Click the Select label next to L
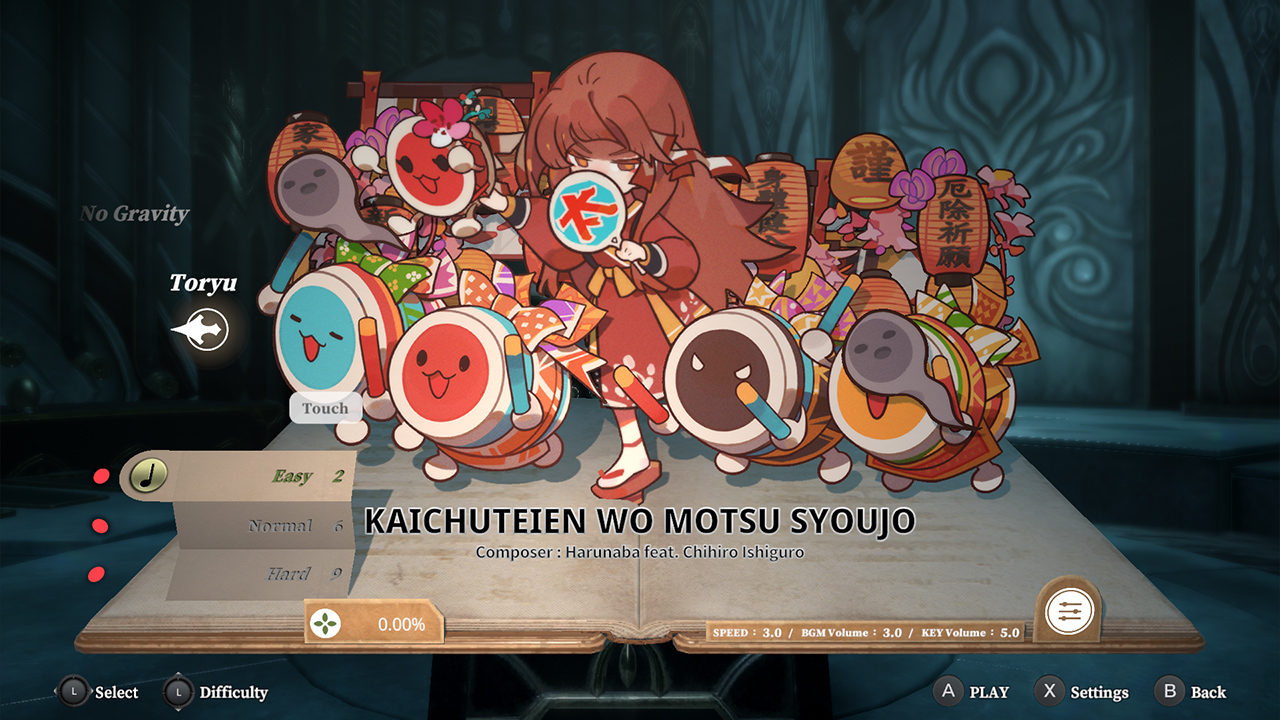Viewport: 1280px width, 720px height. 116,691
